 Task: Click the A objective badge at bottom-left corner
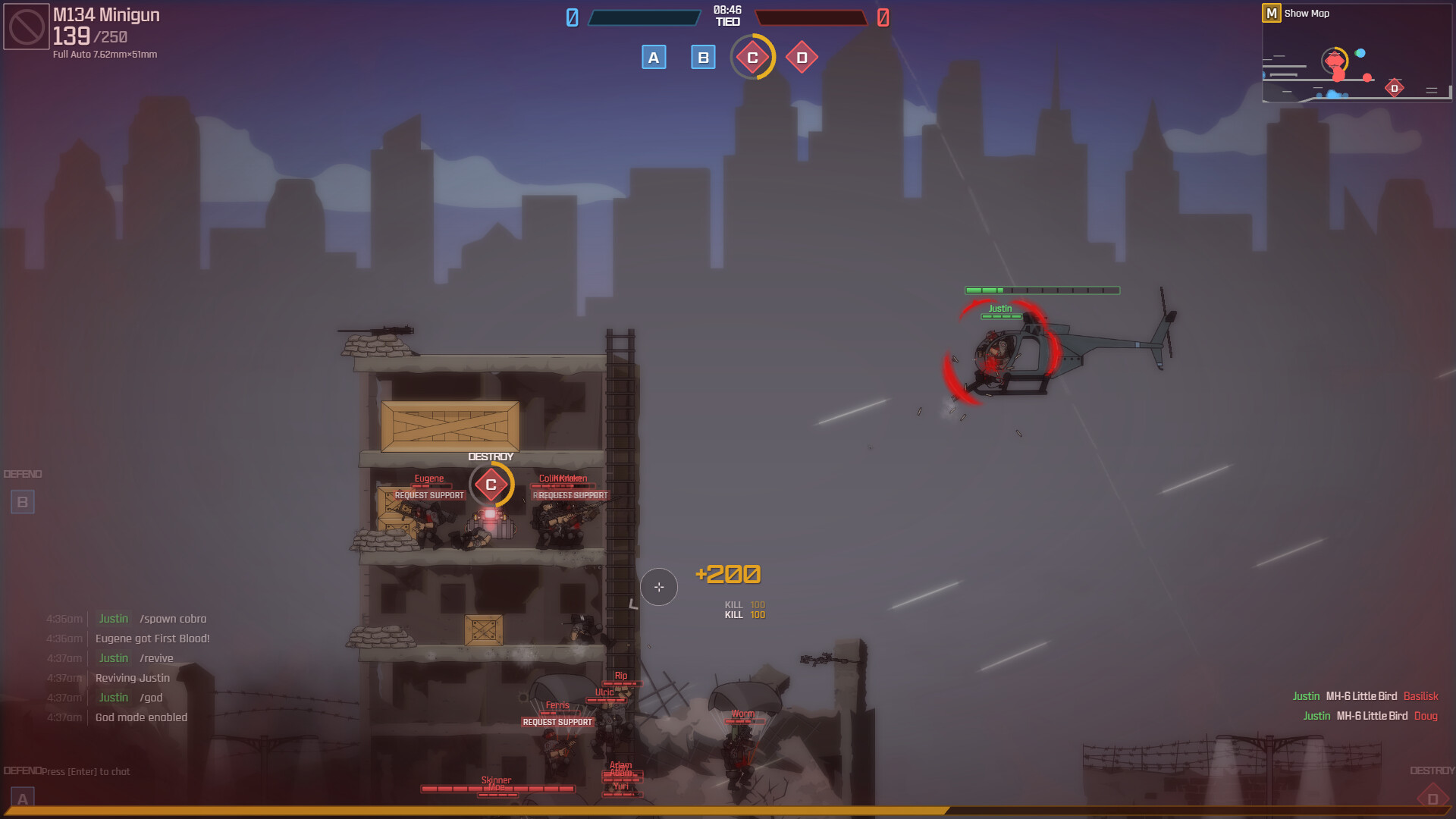22,797
